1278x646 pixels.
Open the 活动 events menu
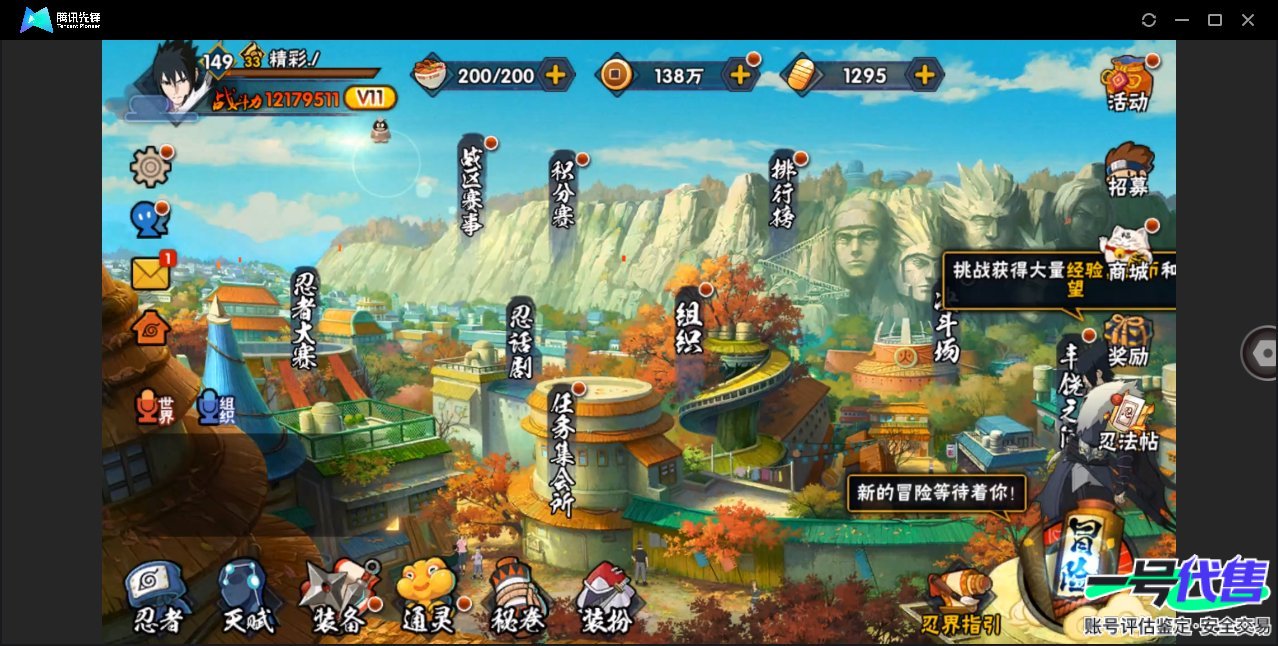[x=1127, y=84]
